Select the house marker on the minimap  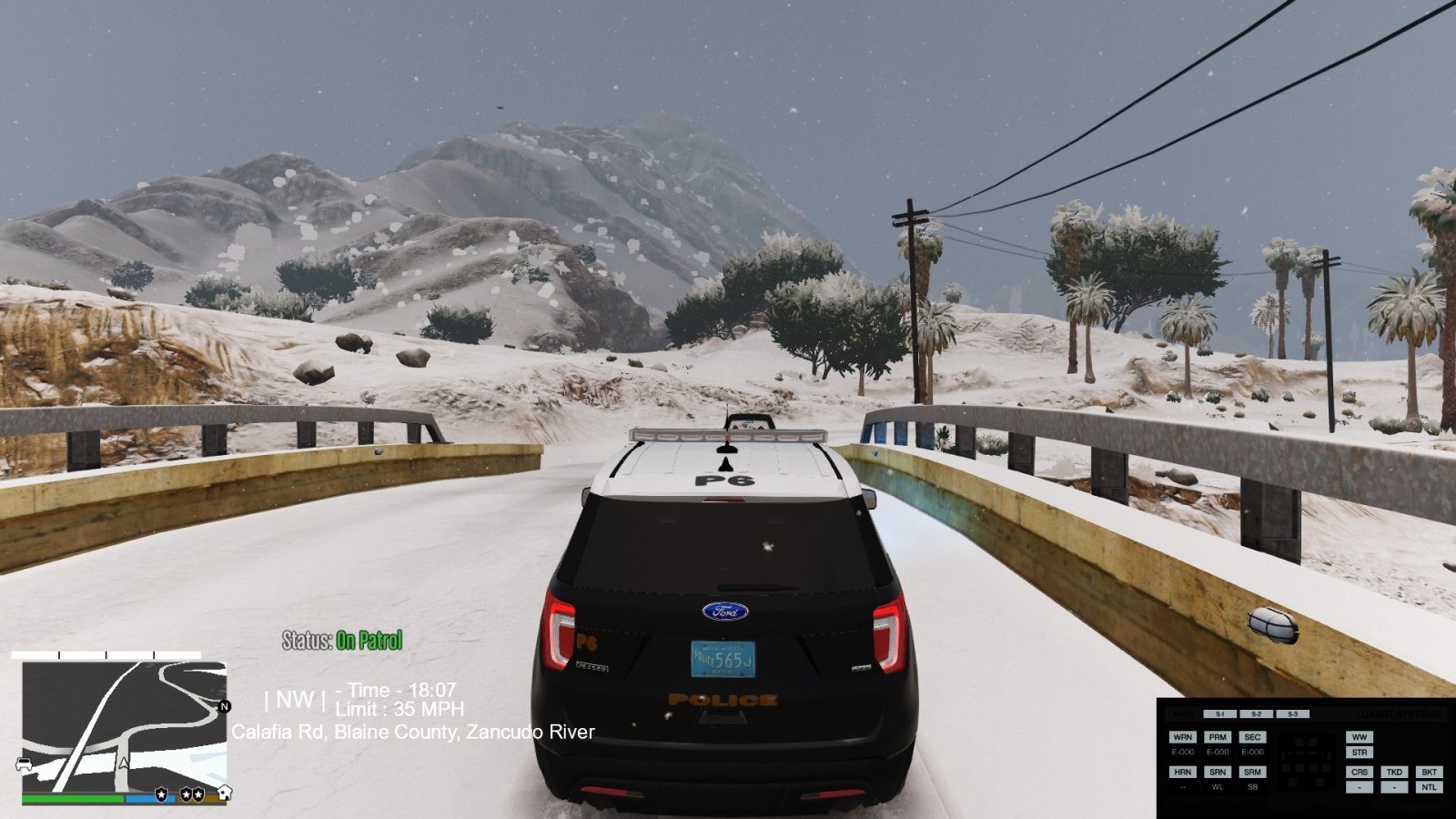(224, 793)
